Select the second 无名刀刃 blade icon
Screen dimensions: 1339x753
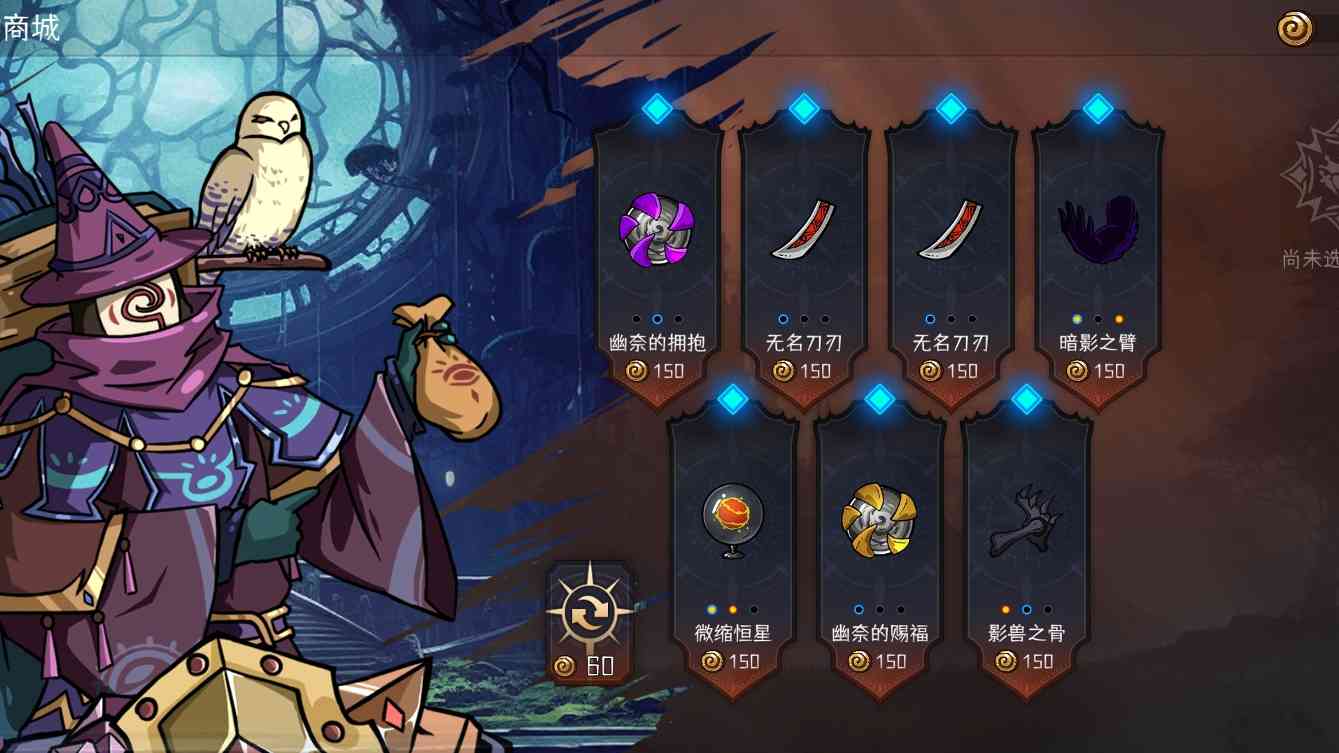point(952,234)
